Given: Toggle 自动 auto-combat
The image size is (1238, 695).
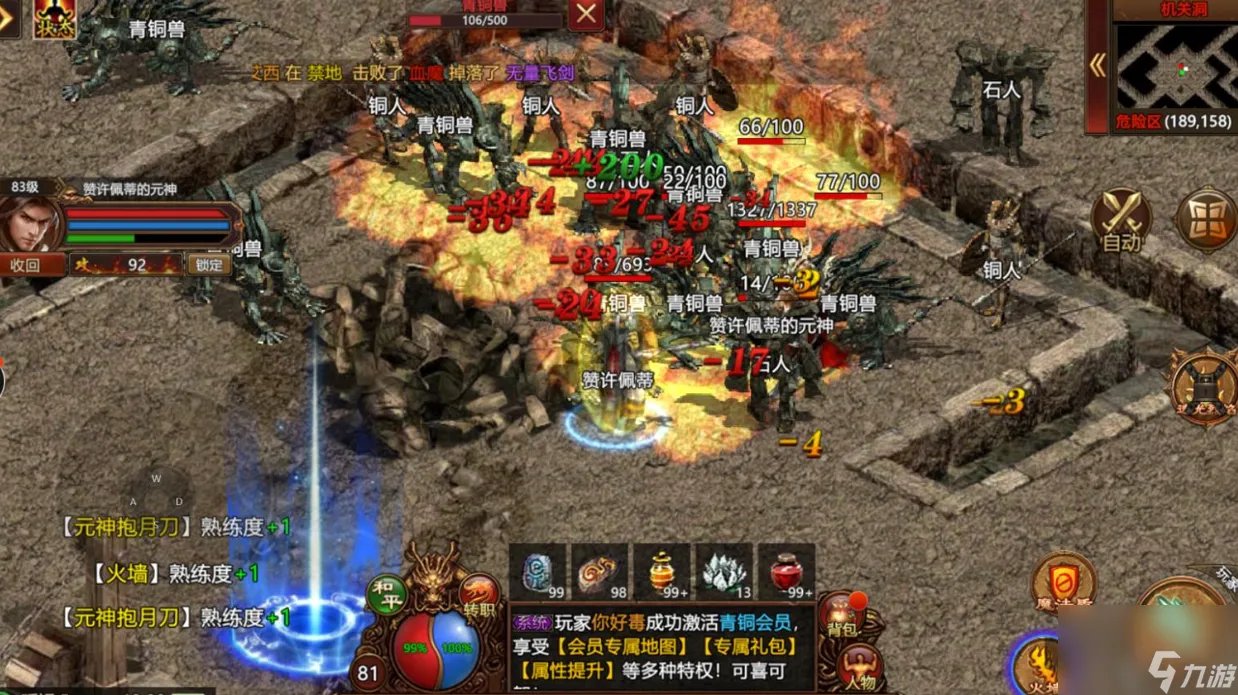Looking at the screenshot, I should [1120, 220].
